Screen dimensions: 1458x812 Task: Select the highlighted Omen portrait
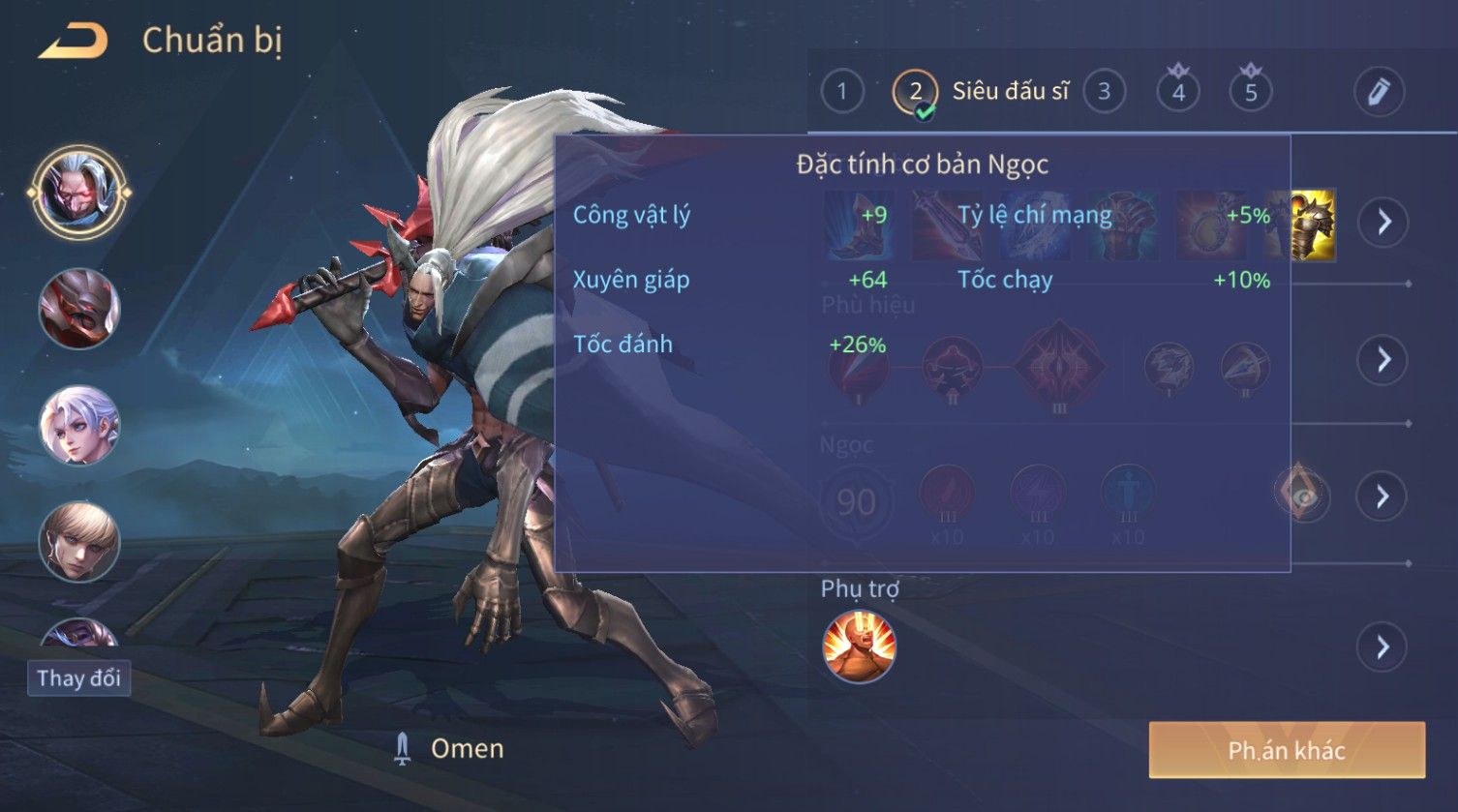78,192
